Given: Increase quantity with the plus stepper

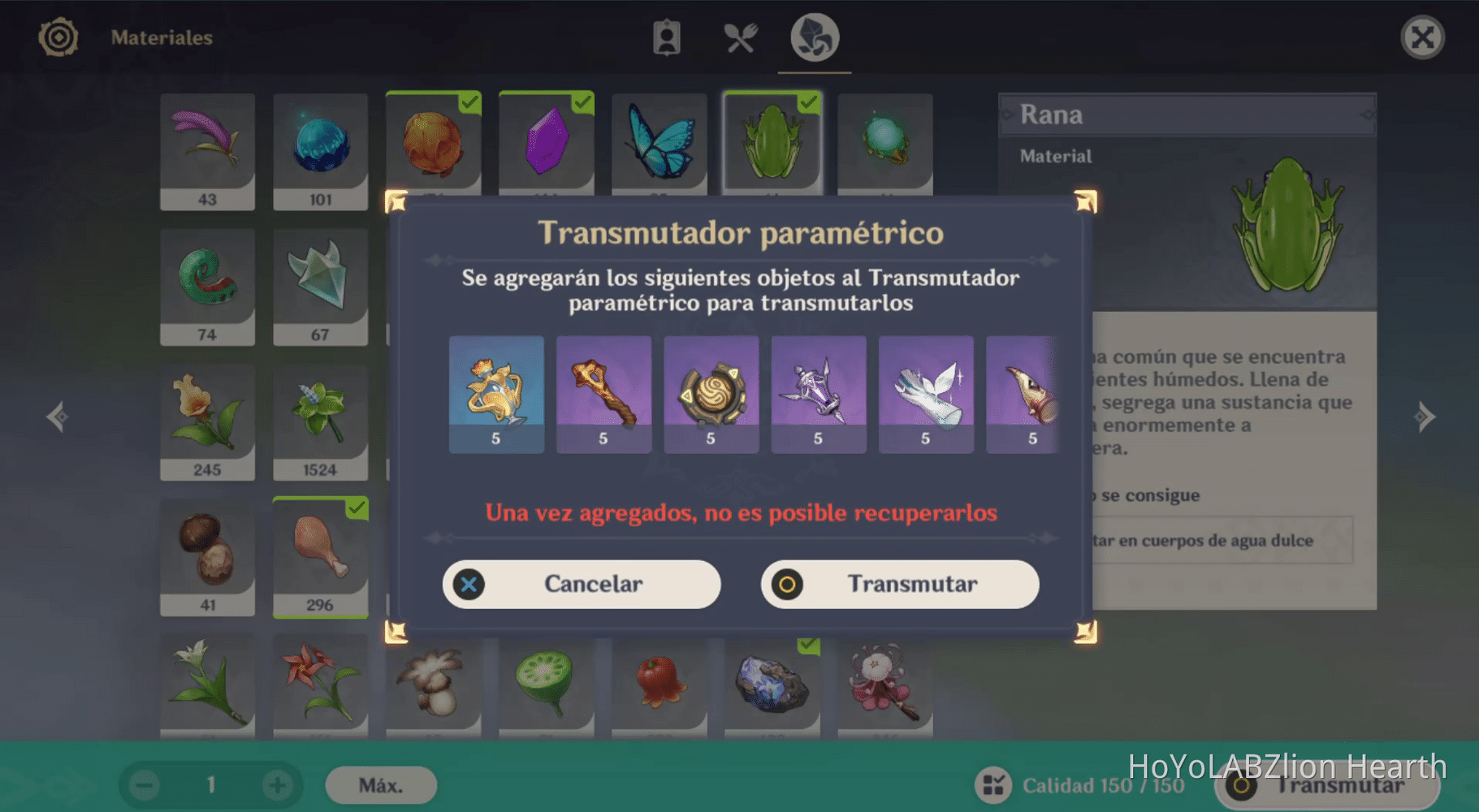Looking at the screenshot, I should 277,784.
